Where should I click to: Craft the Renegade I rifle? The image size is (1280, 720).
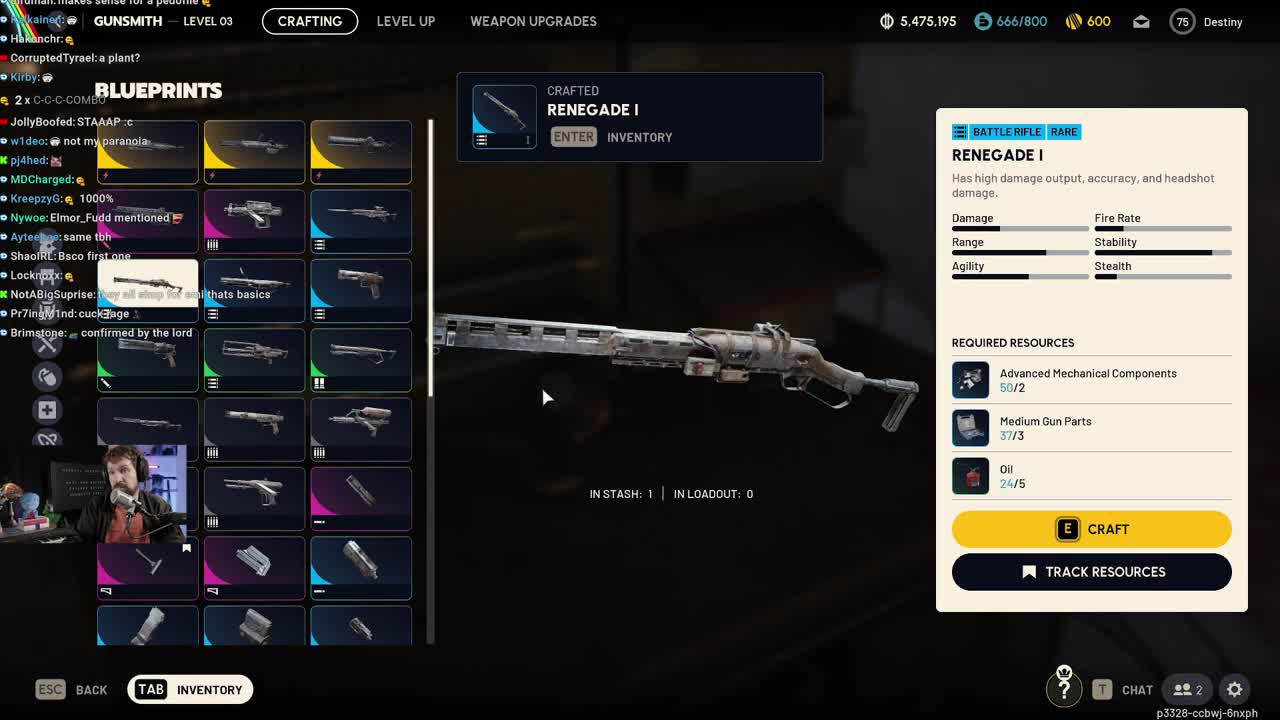(x=1091, y=529)
